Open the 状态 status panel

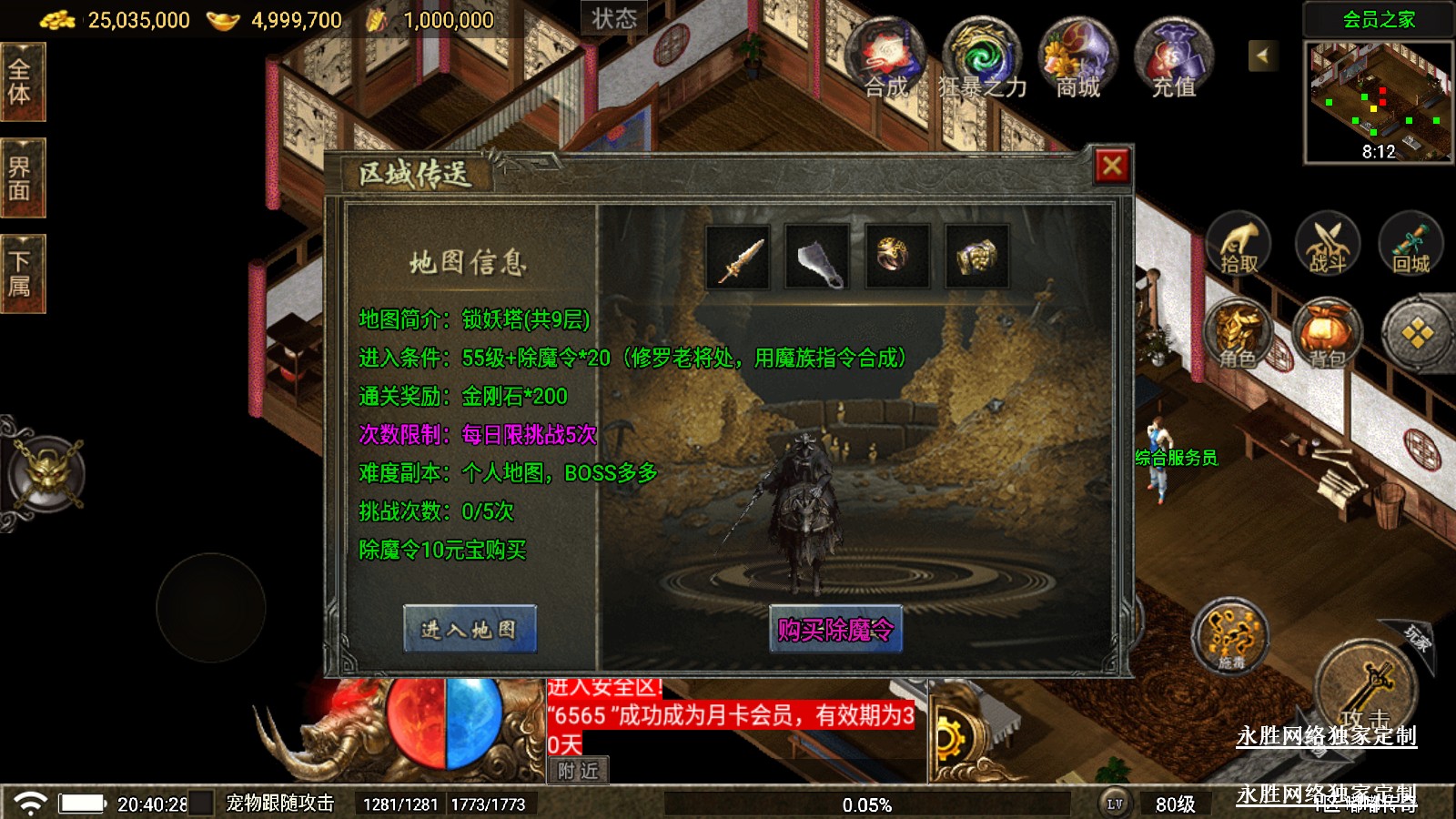click(x=614, y=18)
